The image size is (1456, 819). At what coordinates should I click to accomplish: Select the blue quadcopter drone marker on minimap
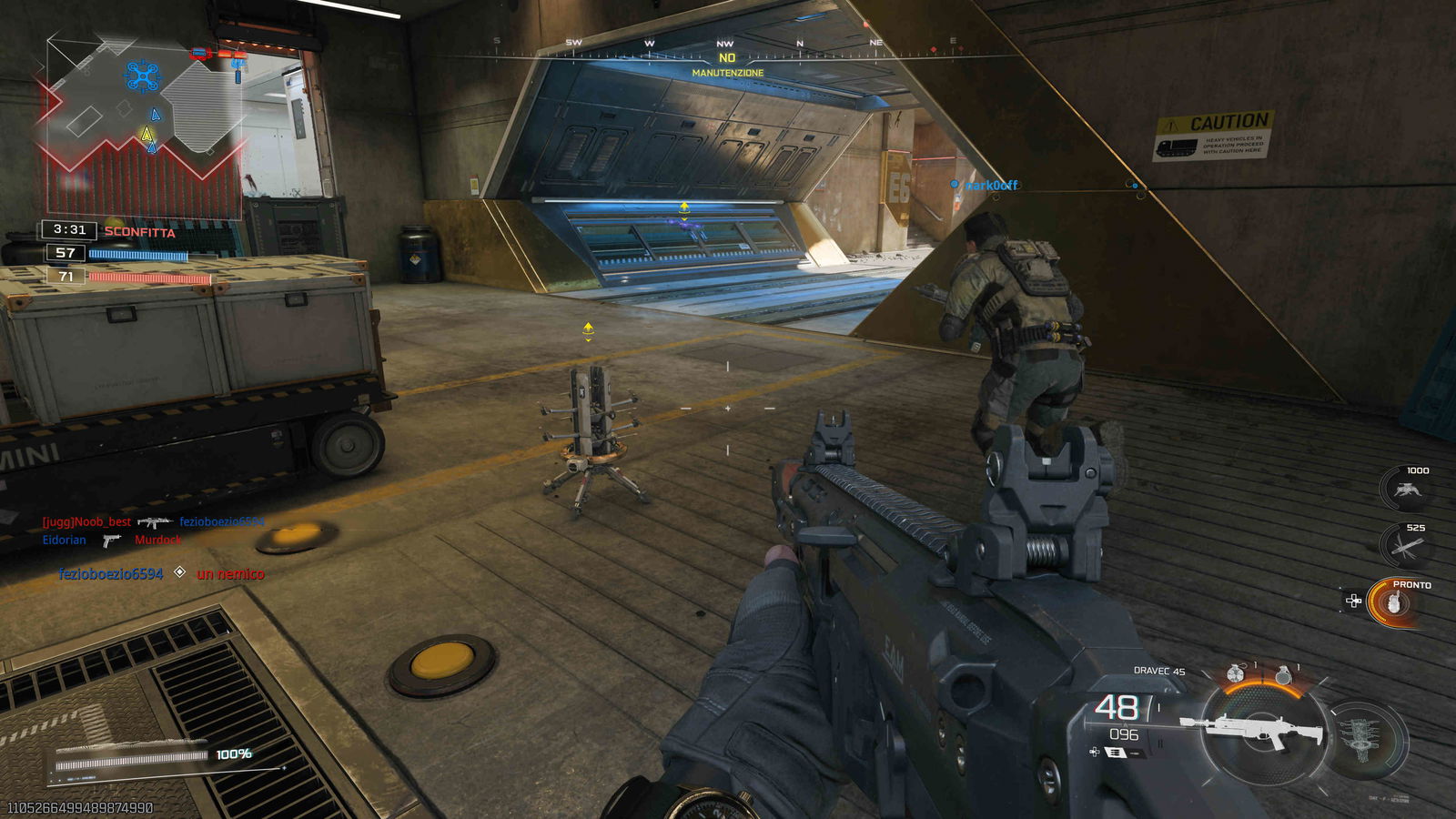(x=142, y=76)
